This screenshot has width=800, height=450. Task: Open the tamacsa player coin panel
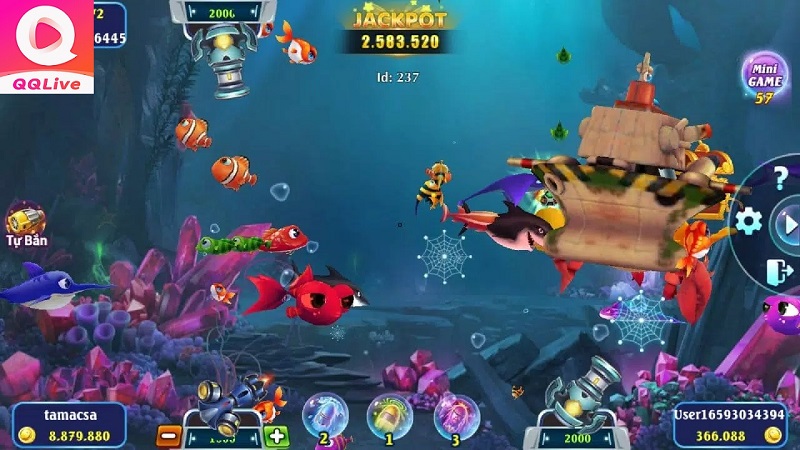[x=68, y=424]
